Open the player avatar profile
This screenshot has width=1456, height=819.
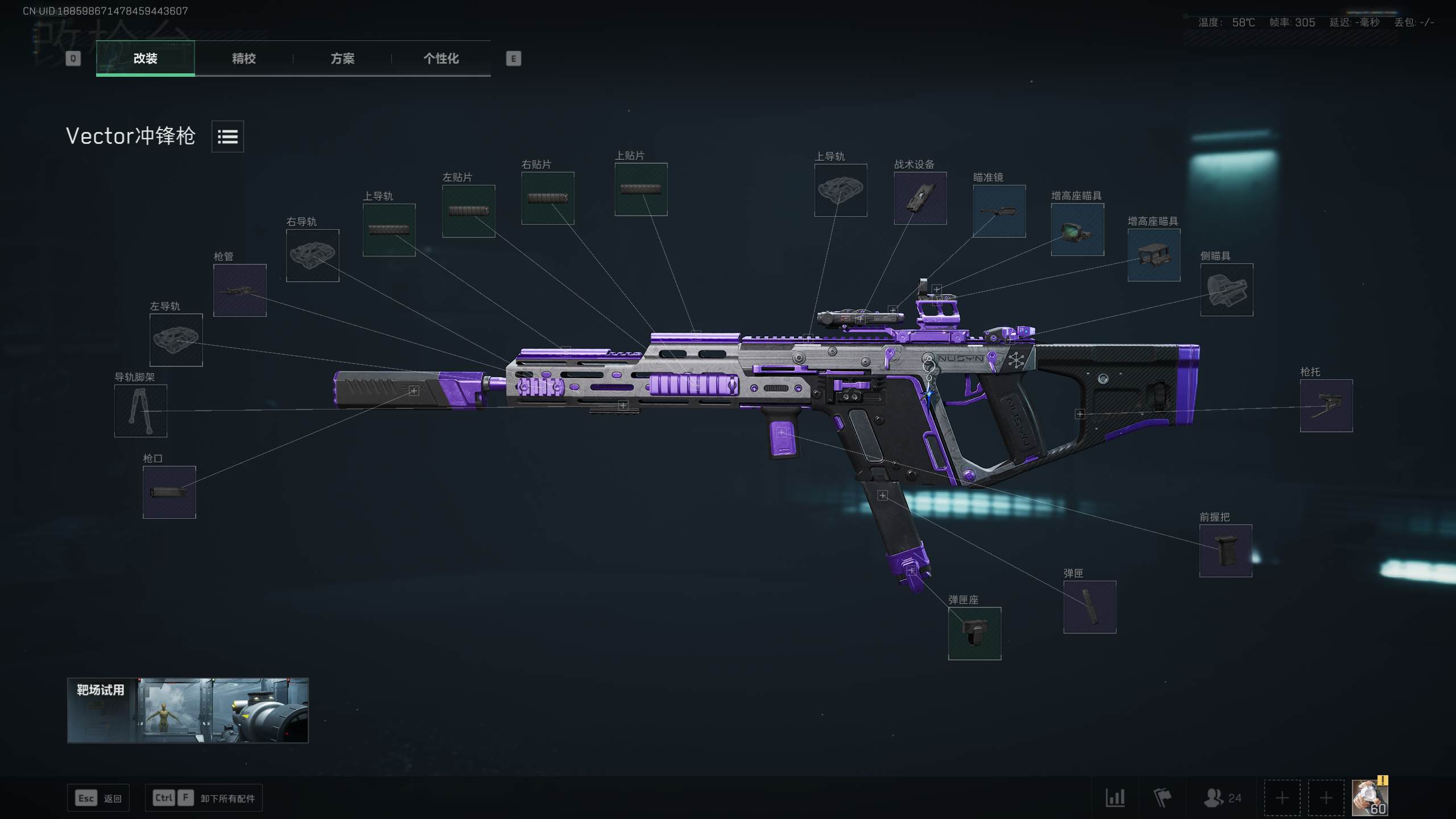coord(1369,797)
